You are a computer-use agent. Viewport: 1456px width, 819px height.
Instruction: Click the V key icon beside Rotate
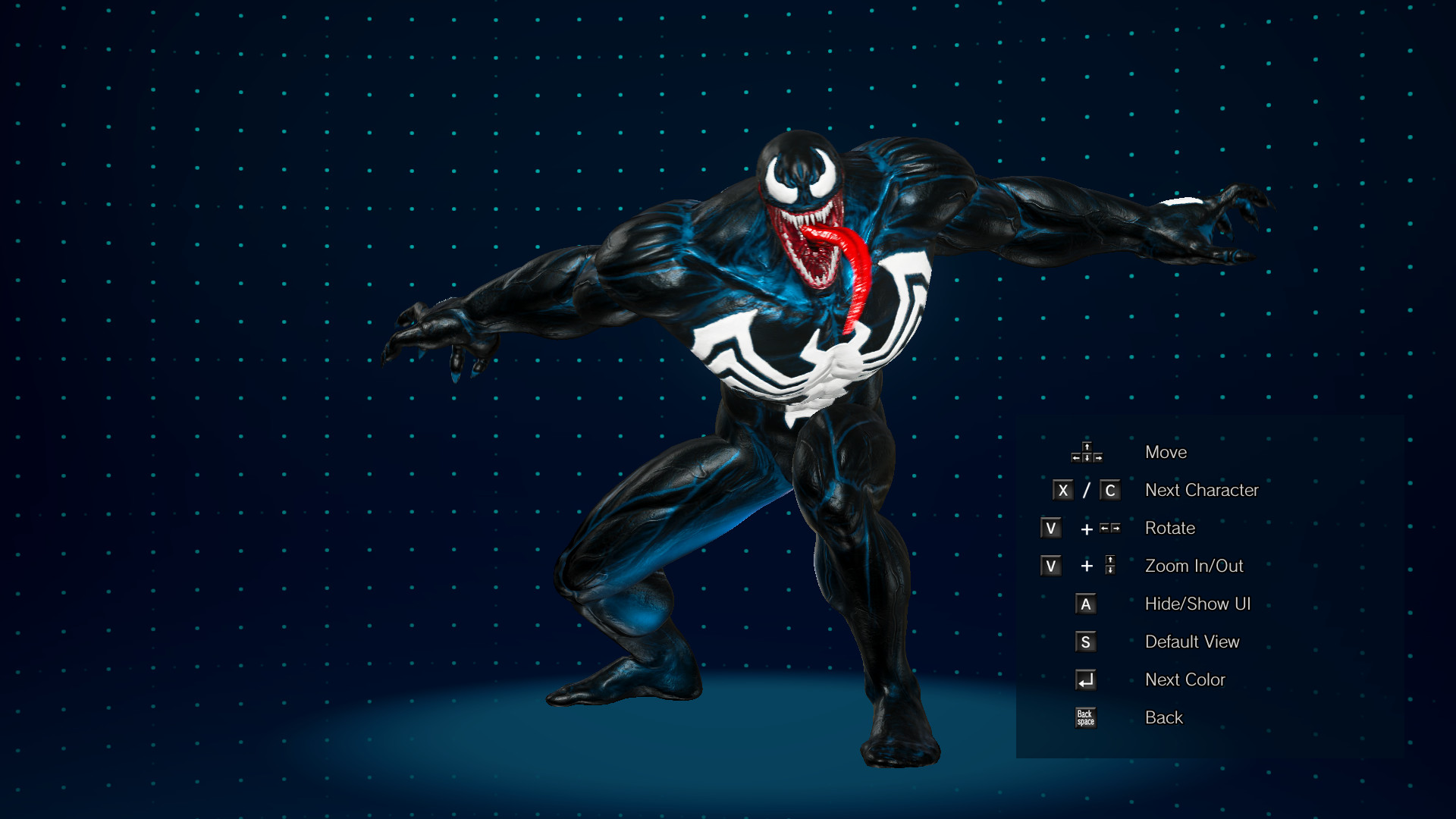[x=1050, y=528]
